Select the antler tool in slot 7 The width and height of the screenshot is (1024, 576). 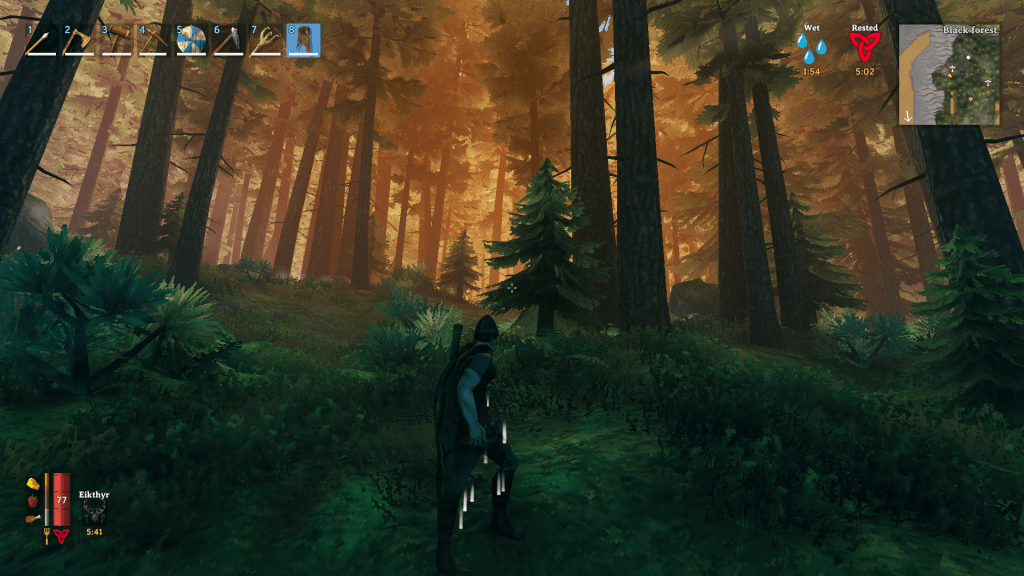pos(266,40)
